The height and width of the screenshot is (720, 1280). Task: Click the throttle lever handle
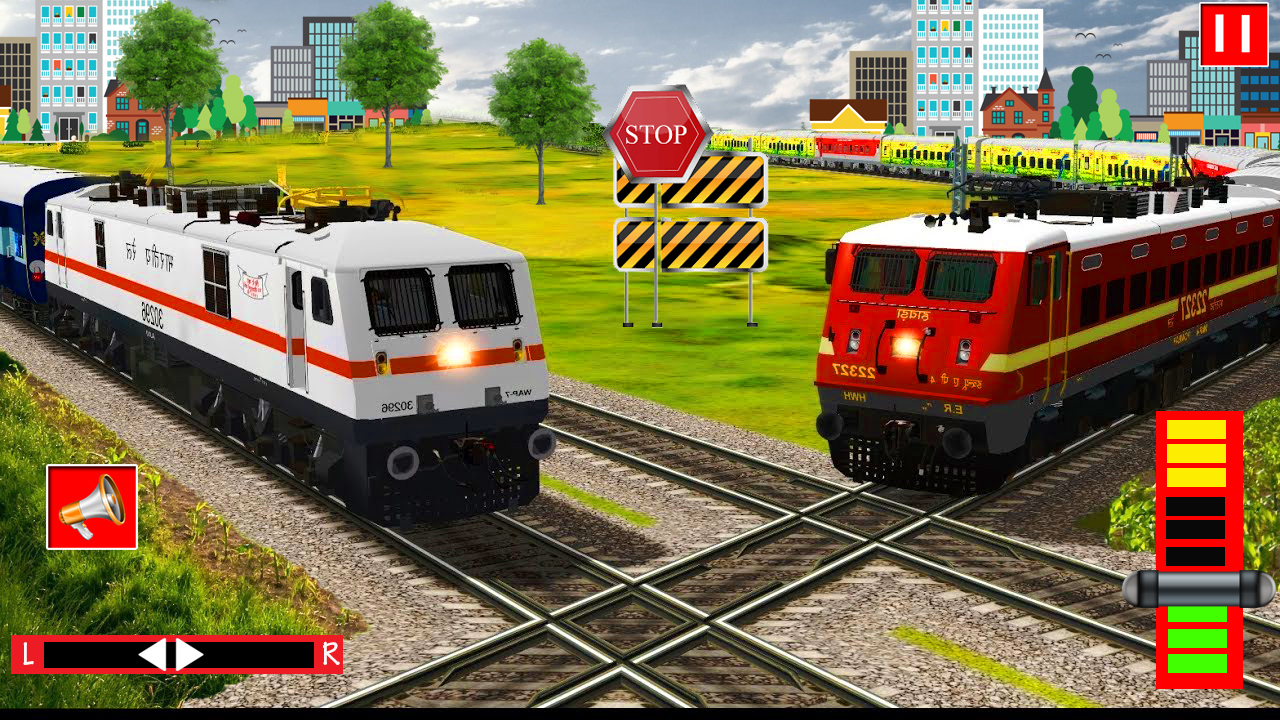1198,589
